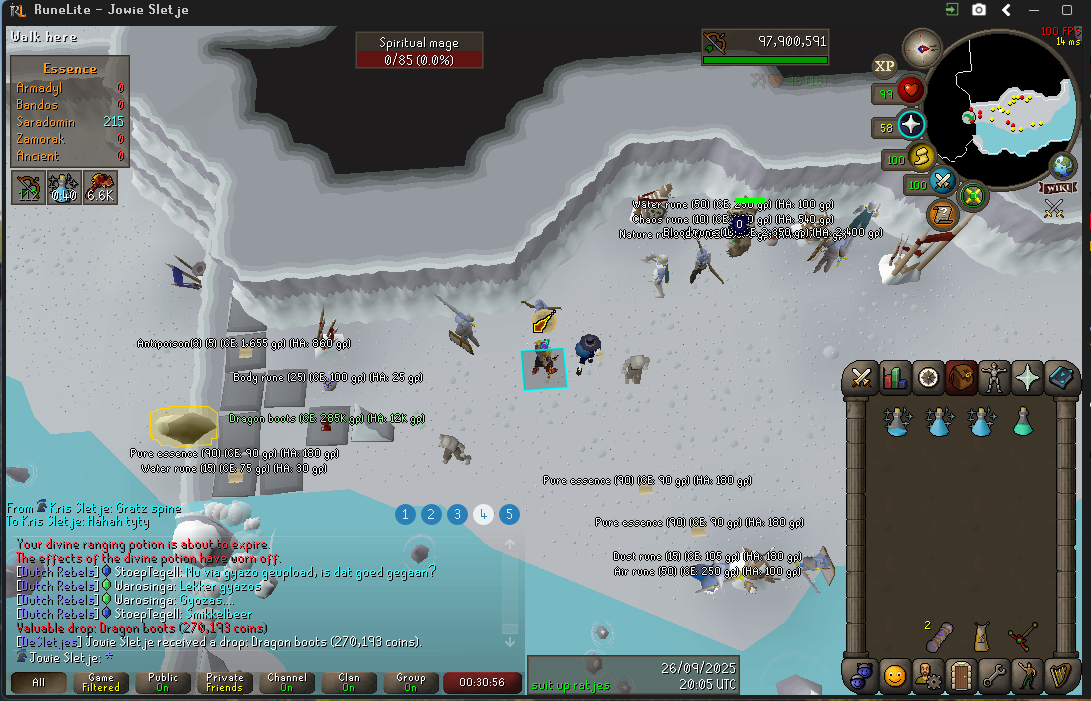Open the Music Player harp tab
This screenshot has width=1091, height=701.
[x=1060, y=675]
